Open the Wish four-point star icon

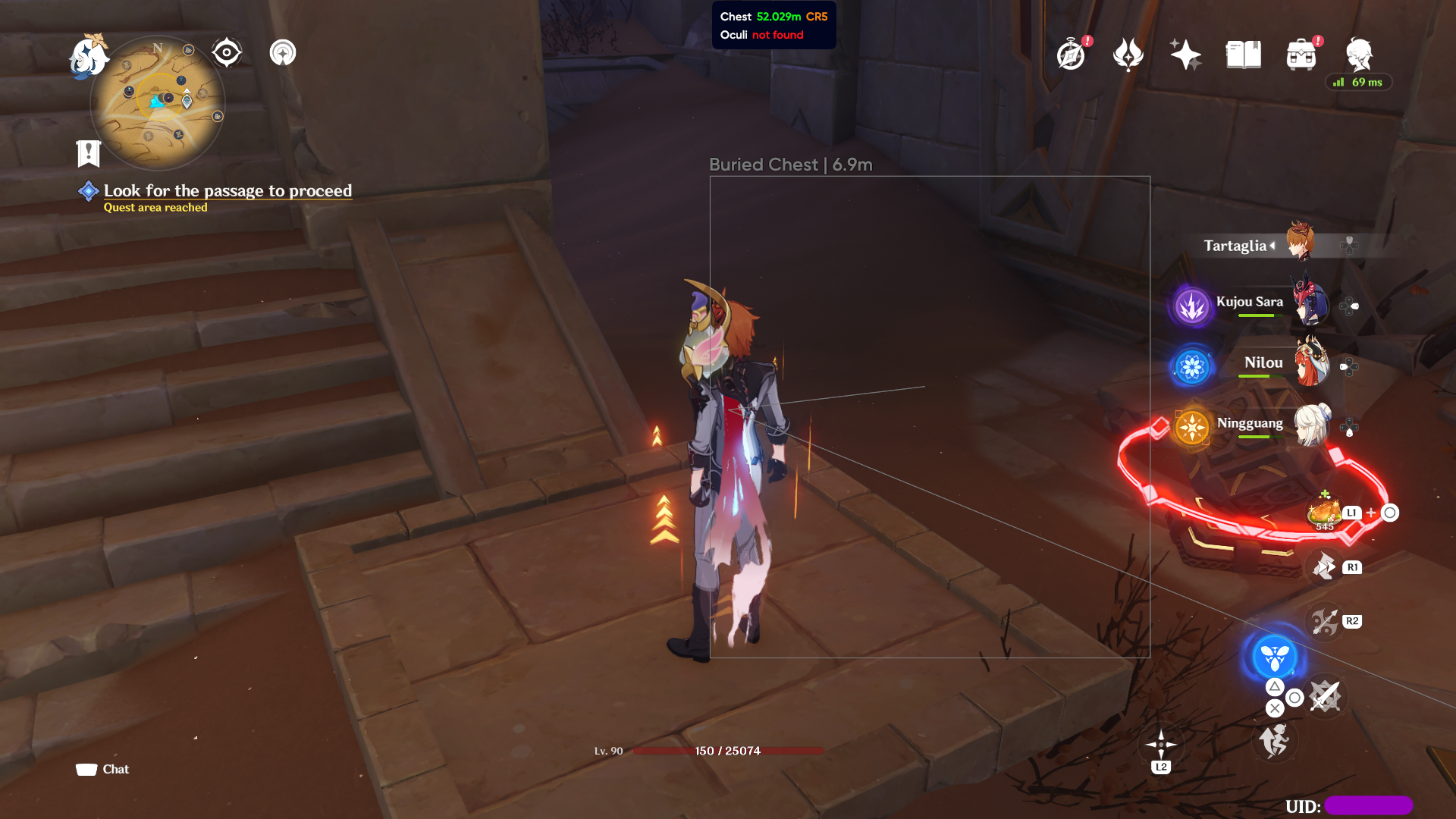[x=1185, y=55]
